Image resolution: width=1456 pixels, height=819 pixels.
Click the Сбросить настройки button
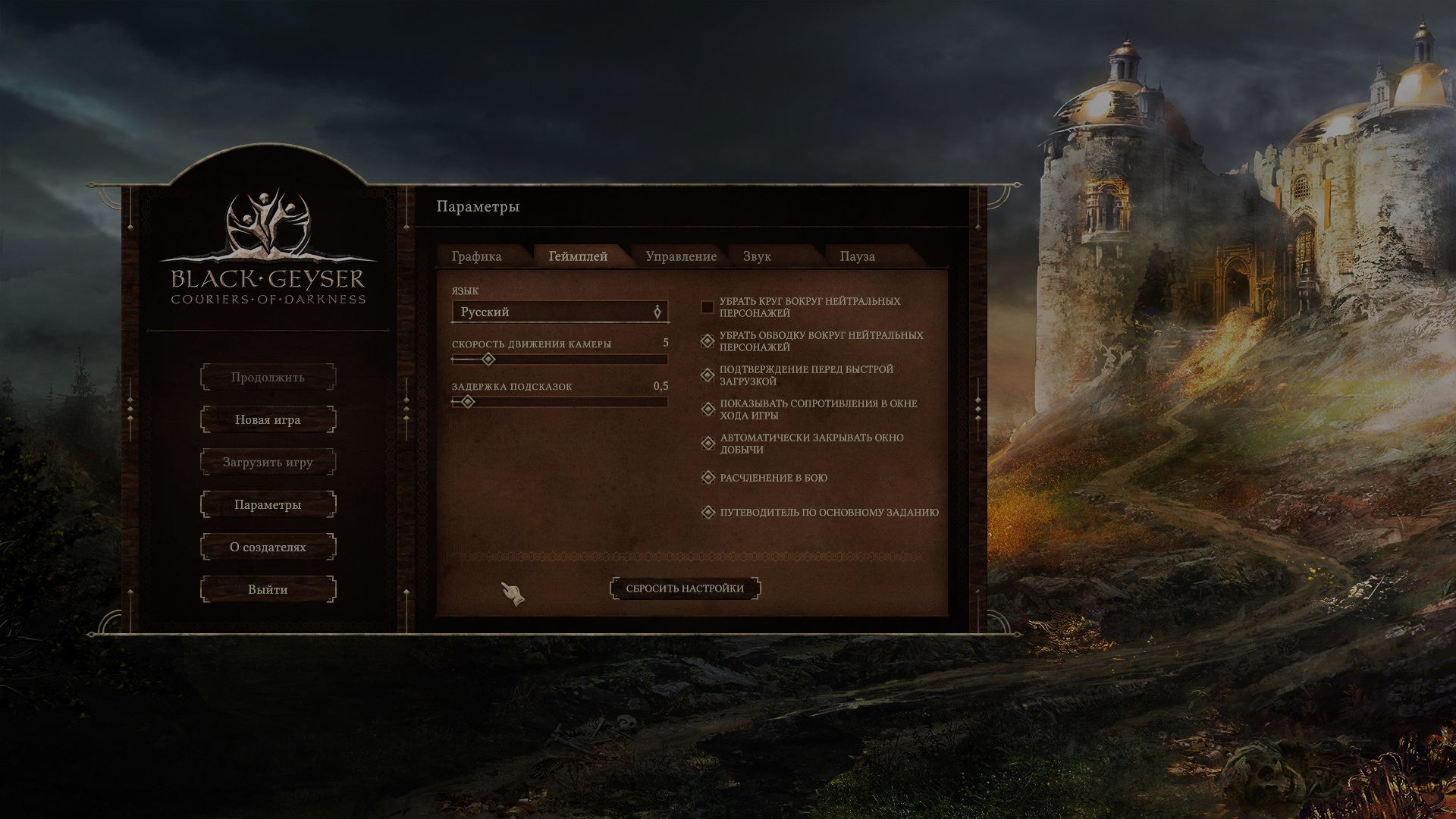tap(685, 588)
